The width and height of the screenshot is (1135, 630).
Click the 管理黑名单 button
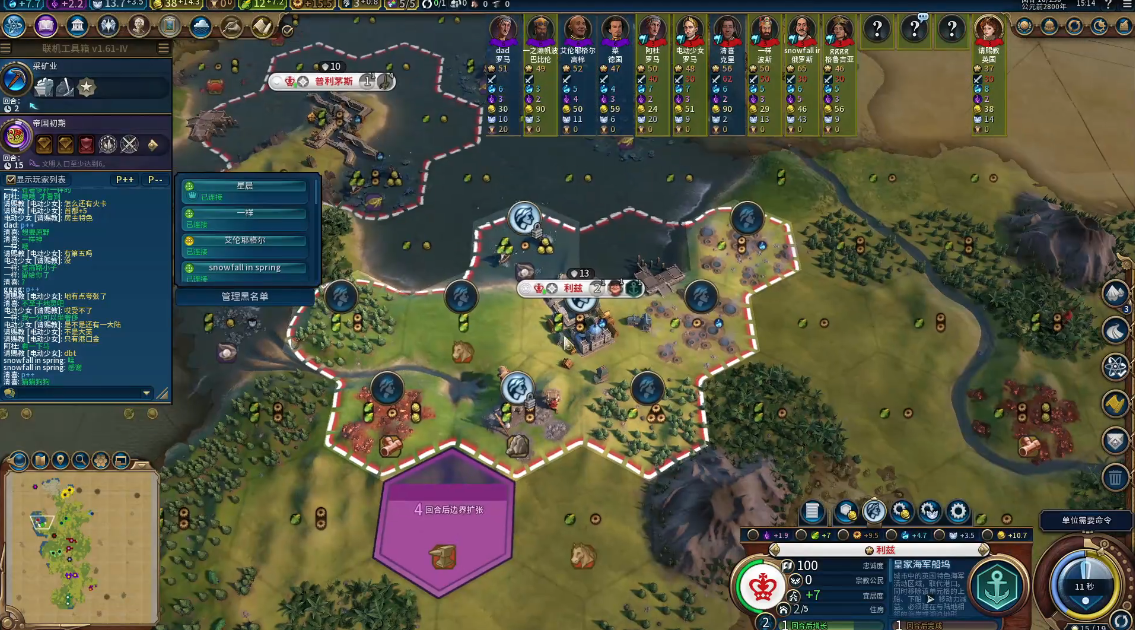coord(245,296)
